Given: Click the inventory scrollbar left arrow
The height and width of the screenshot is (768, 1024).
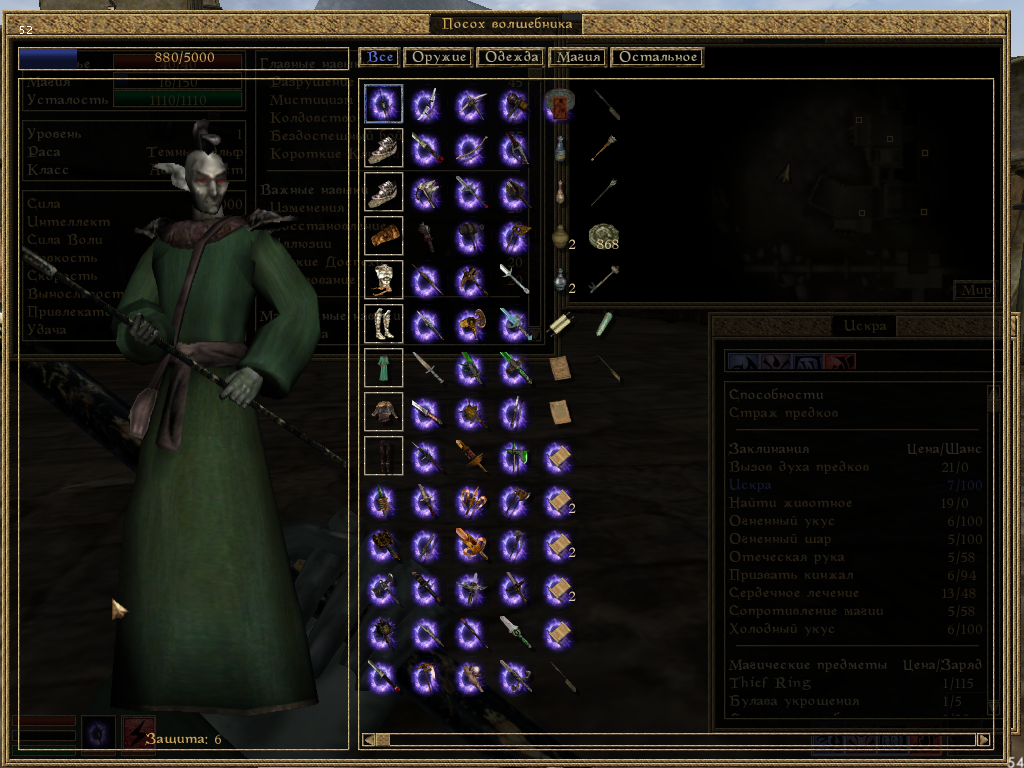Looking at the screenshot, I should (368, 740).
